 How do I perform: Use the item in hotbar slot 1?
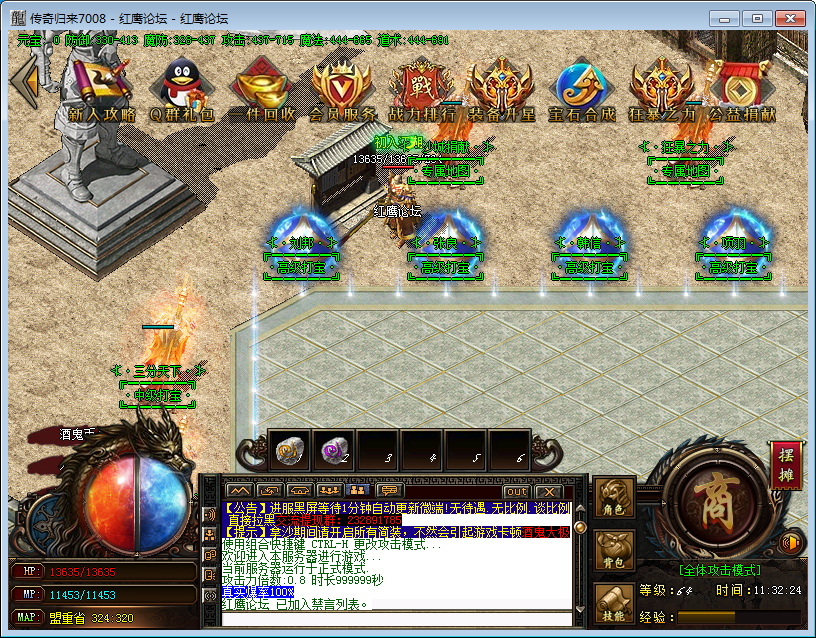coord(291,452)
